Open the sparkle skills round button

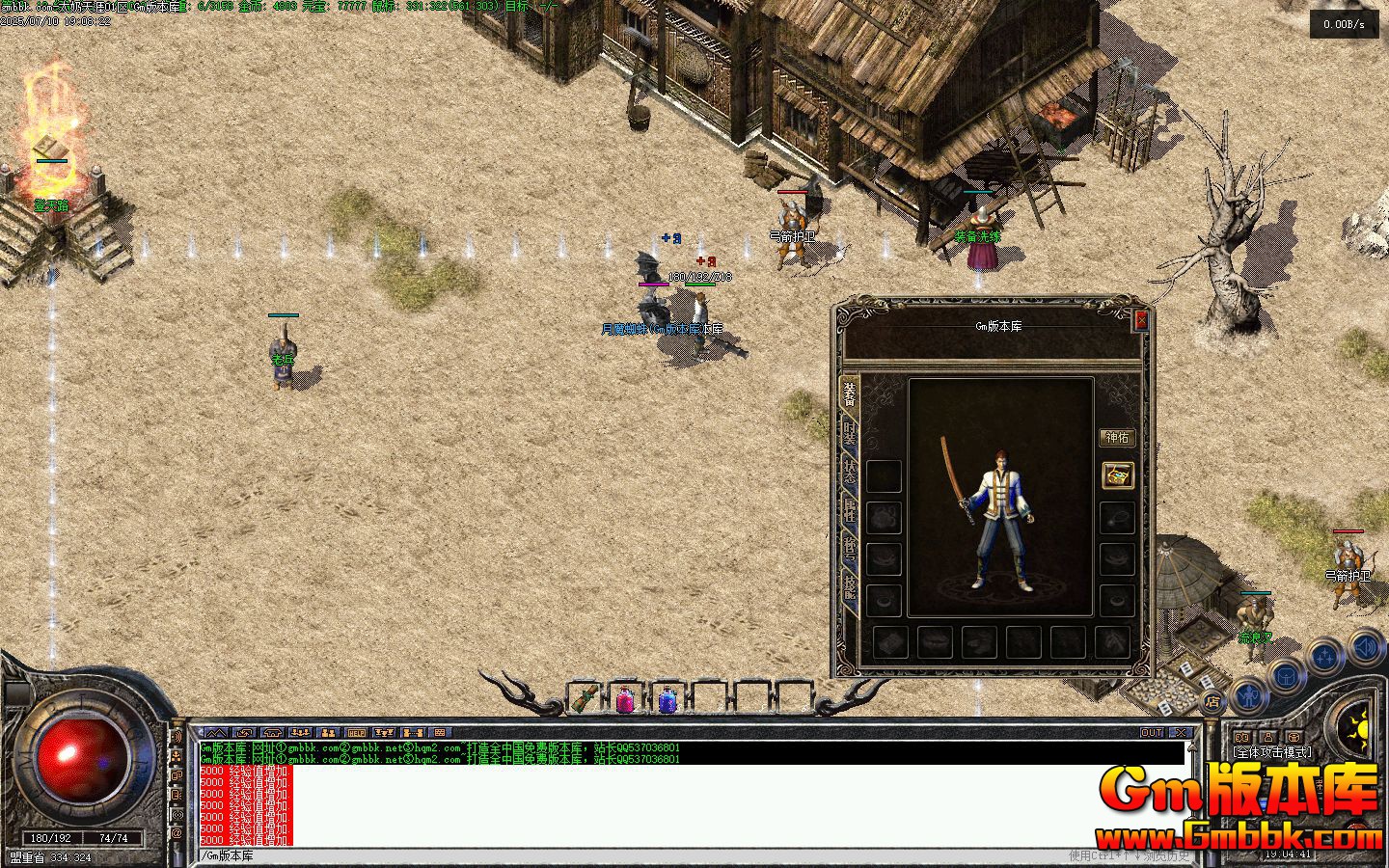click(1326, 656)
